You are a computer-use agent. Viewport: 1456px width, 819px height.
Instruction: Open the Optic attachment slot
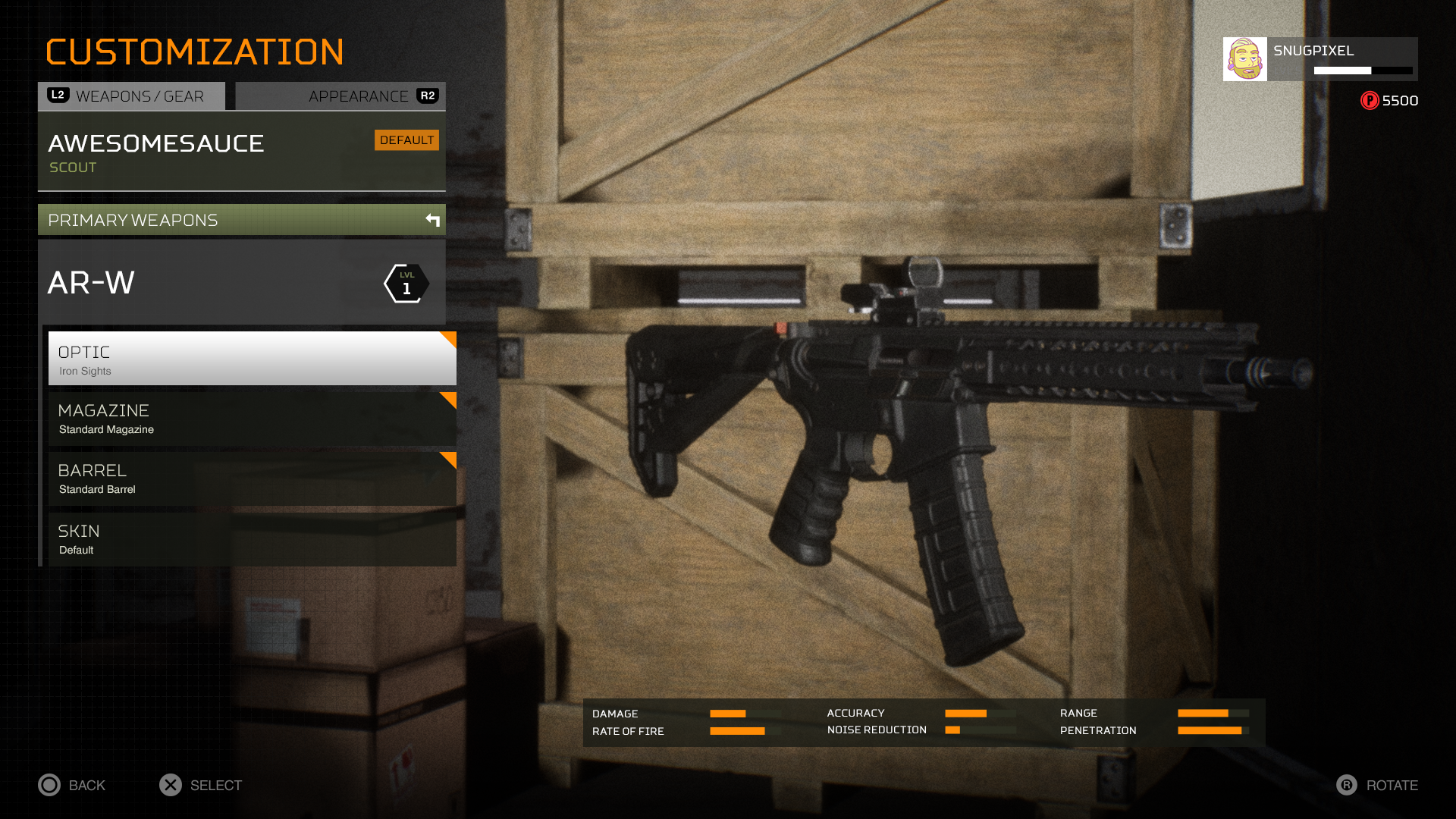click(x=252, y=359)
